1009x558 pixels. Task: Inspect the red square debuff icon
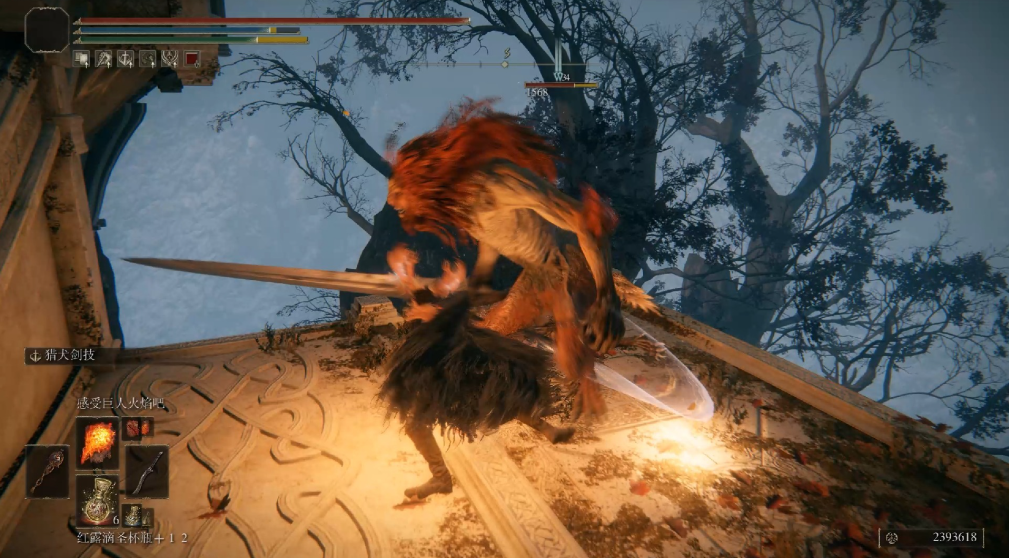click(x=190, y=59)
